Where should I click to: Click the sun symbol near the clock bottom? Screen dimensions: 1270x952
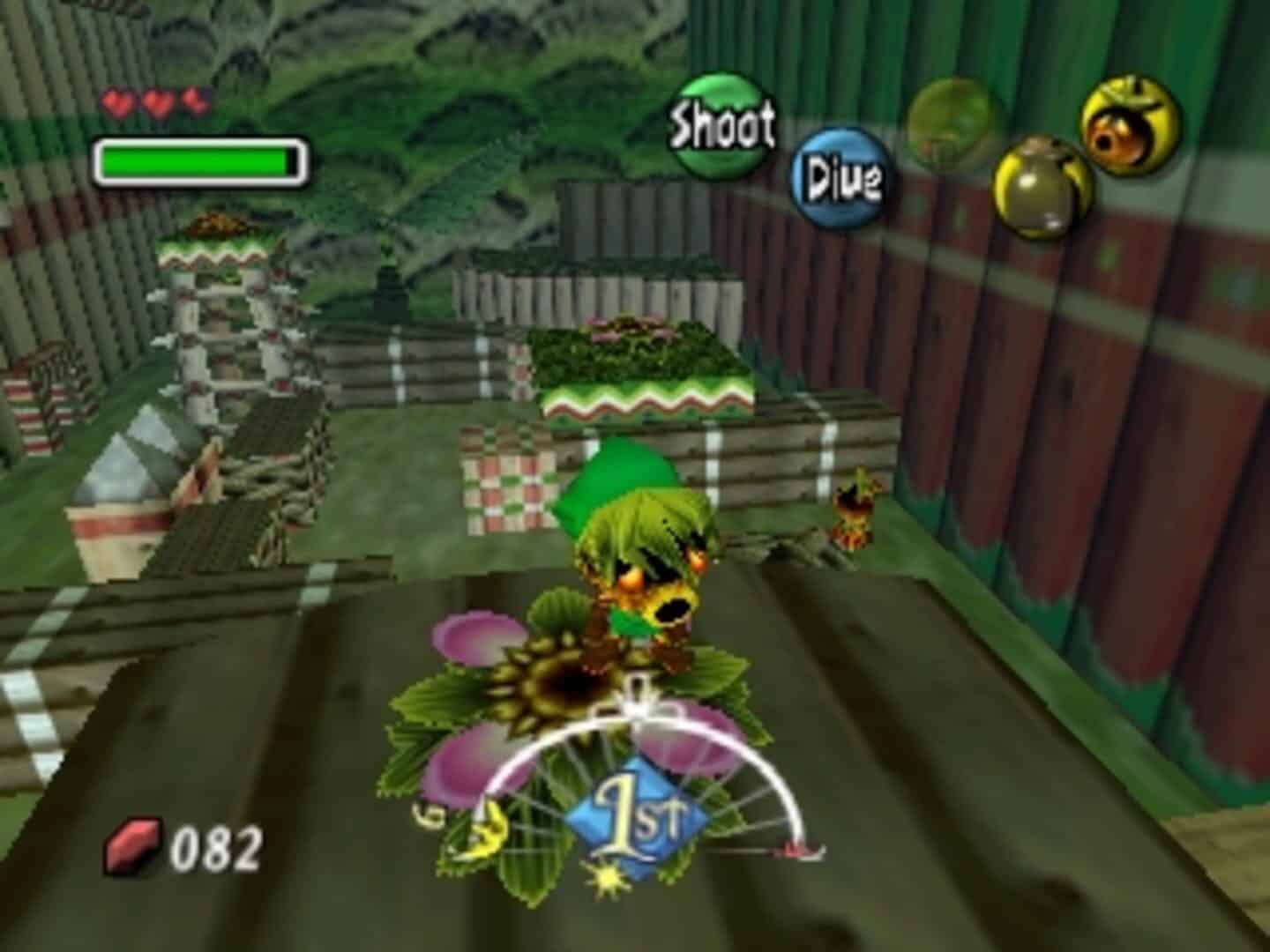point(609,881)
